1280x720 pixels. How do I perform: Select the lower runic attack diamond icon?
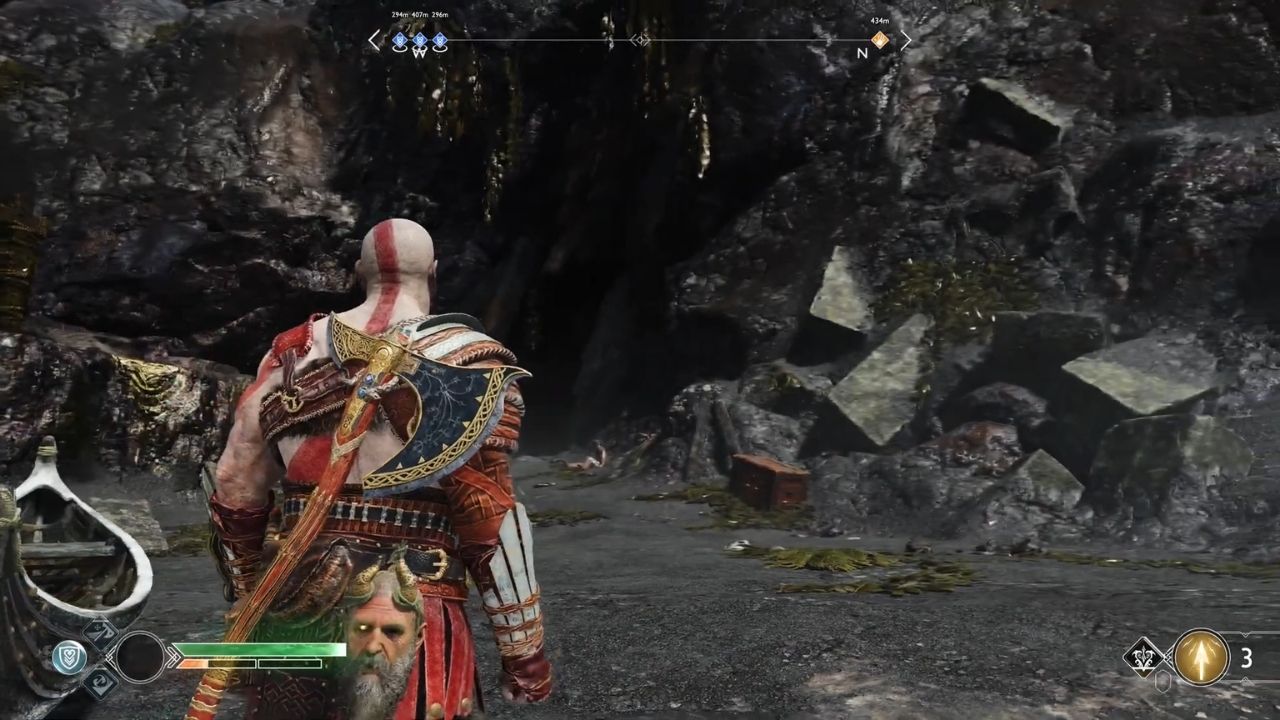tap(100, 682)
